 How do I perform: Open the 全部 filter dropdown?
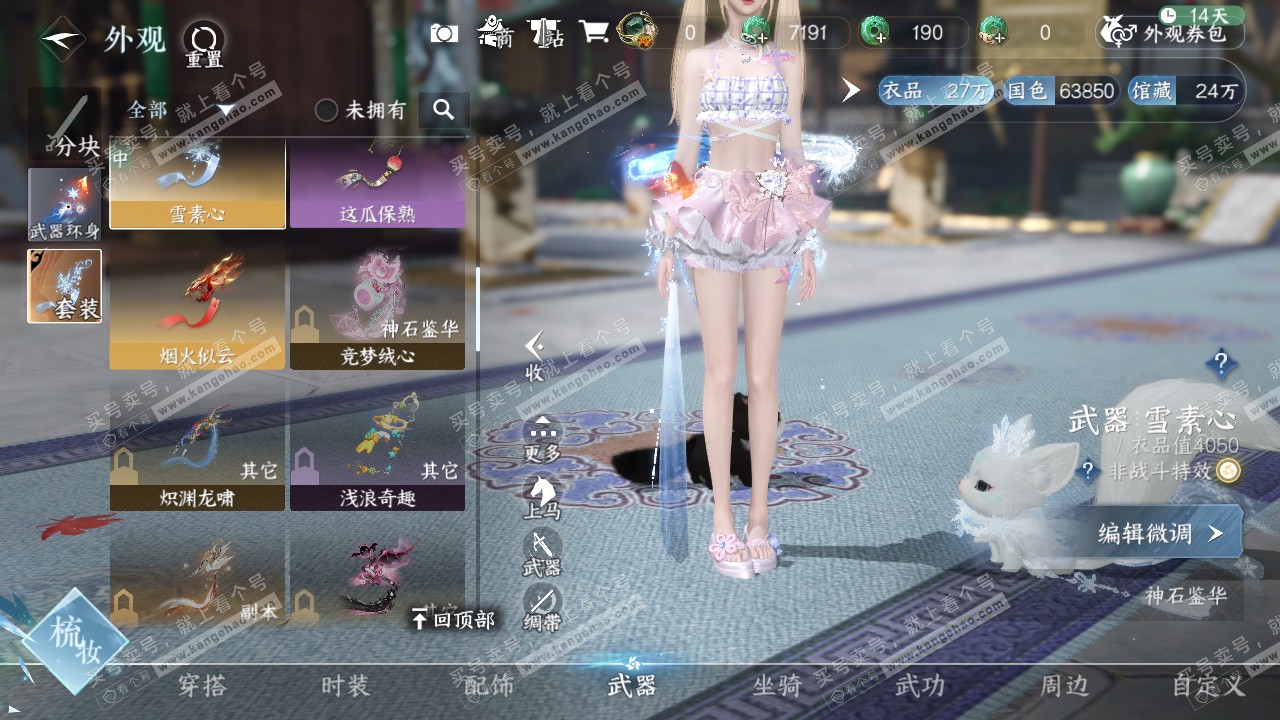(180, 110)
